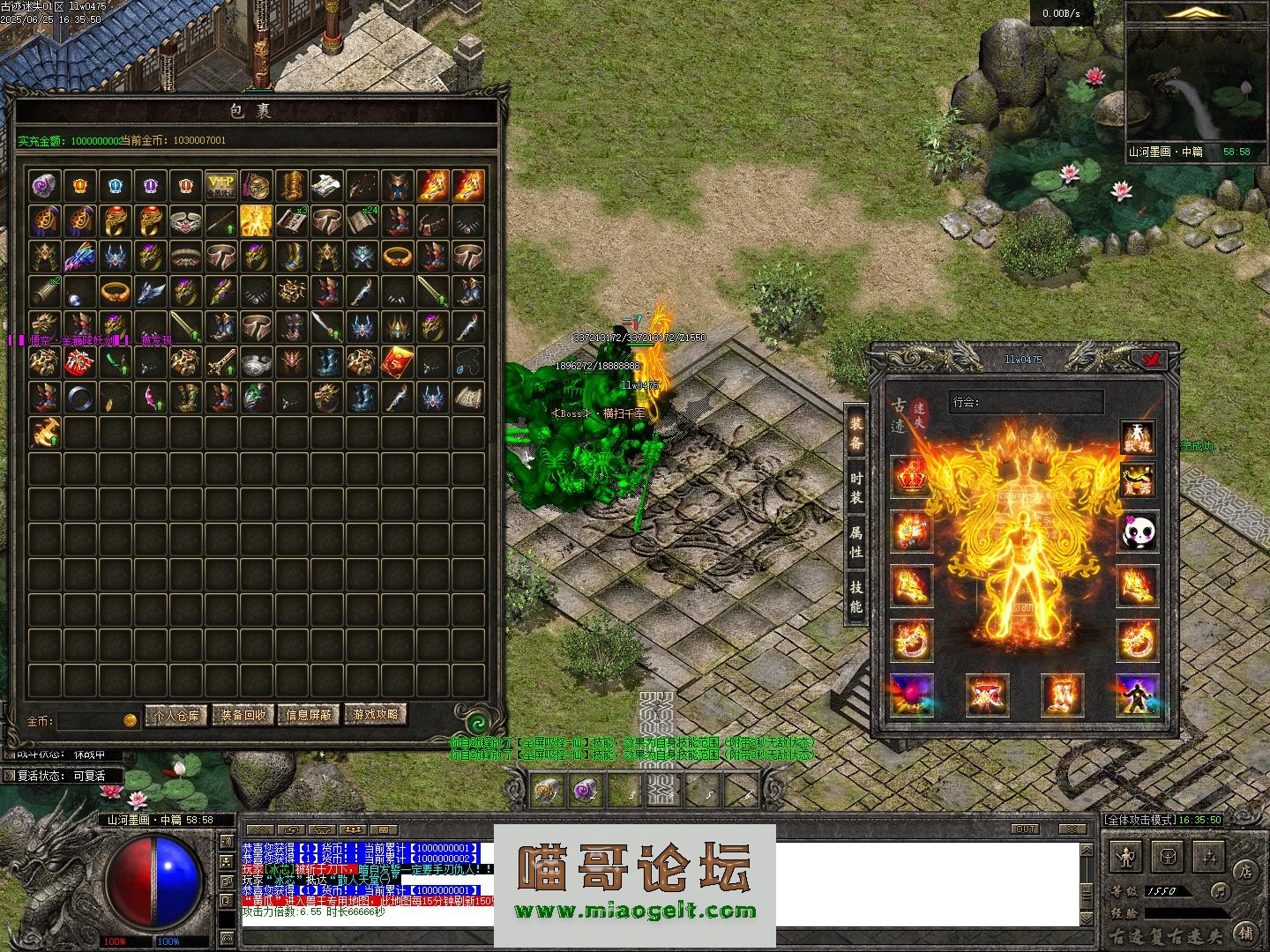Screen dimensions: 1270x952
Task: Select the panda face equipment slot
Action: [1138, 532]
